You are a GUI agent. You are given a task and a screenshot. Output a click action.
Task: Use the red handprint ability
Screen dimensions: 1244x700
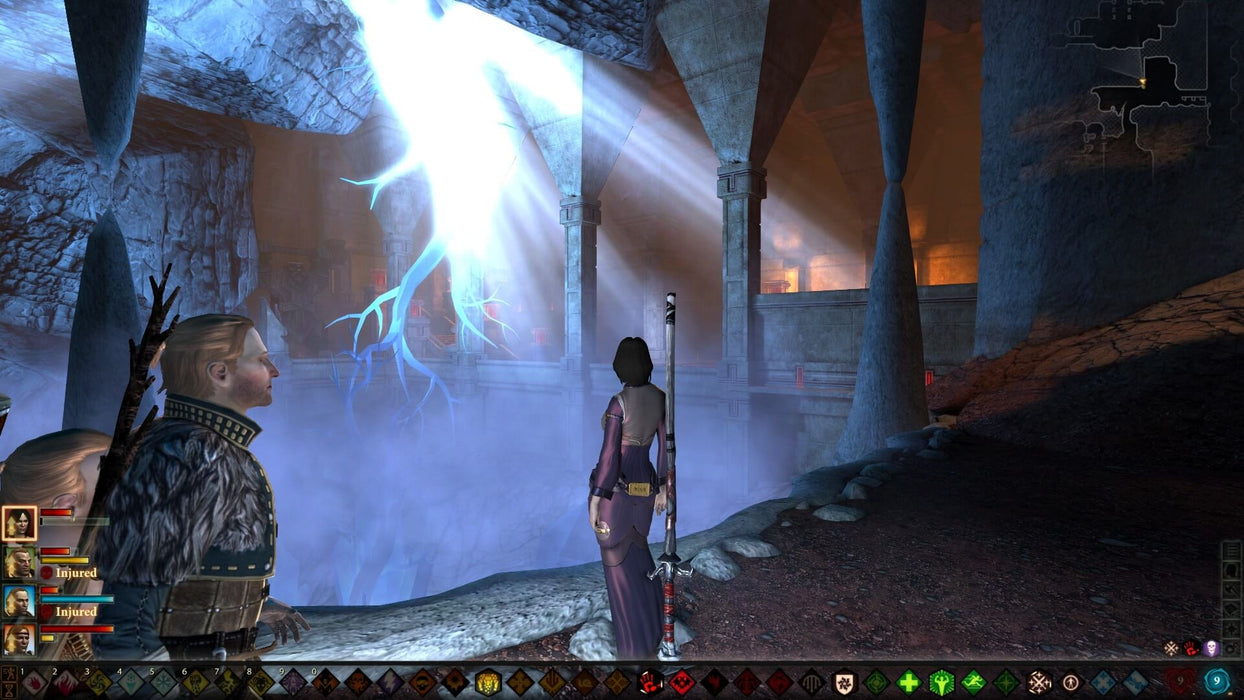click(650, 682)
